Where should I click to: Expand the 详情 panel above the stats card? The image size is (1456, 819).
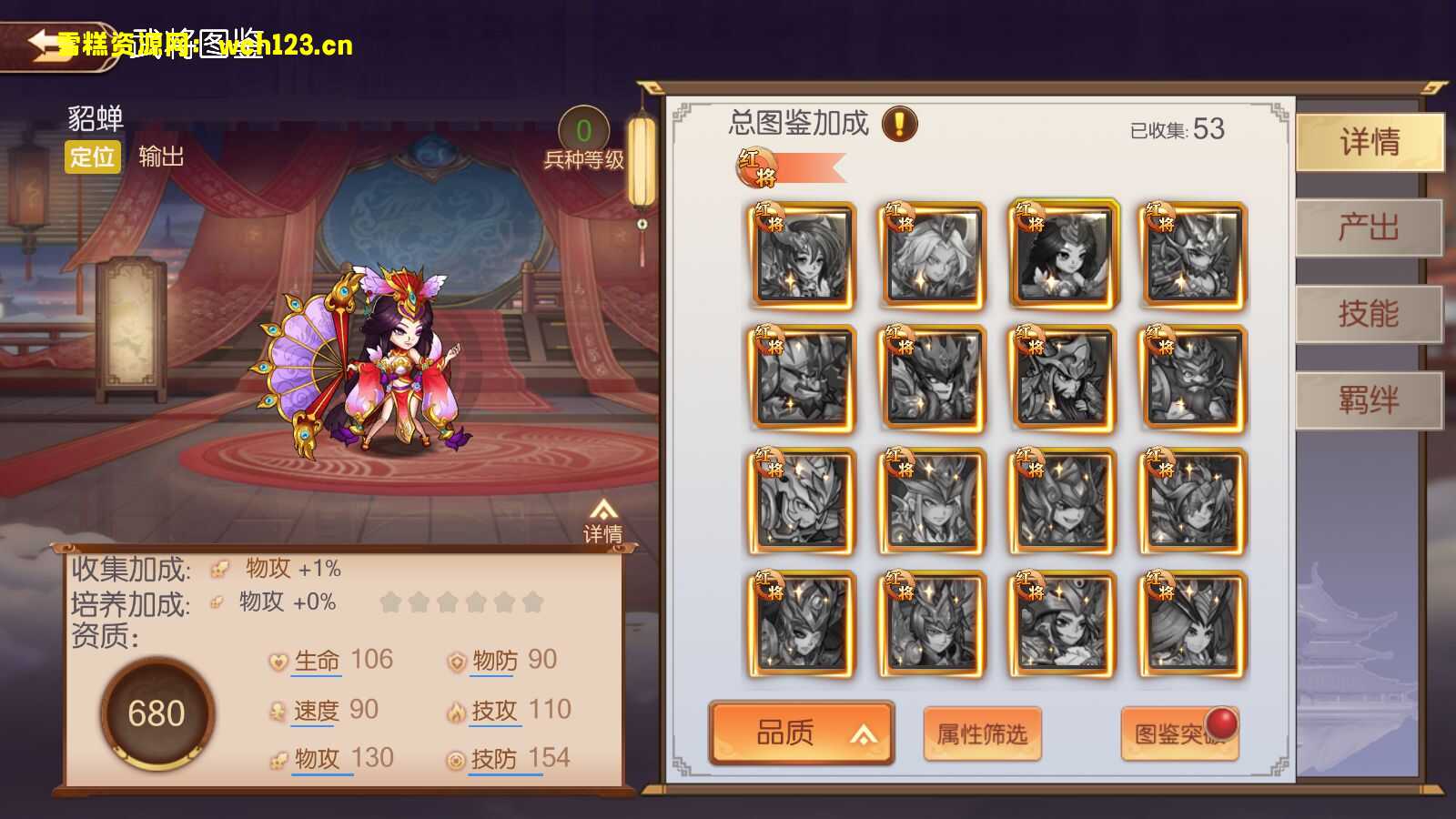(x=604, y=517)
